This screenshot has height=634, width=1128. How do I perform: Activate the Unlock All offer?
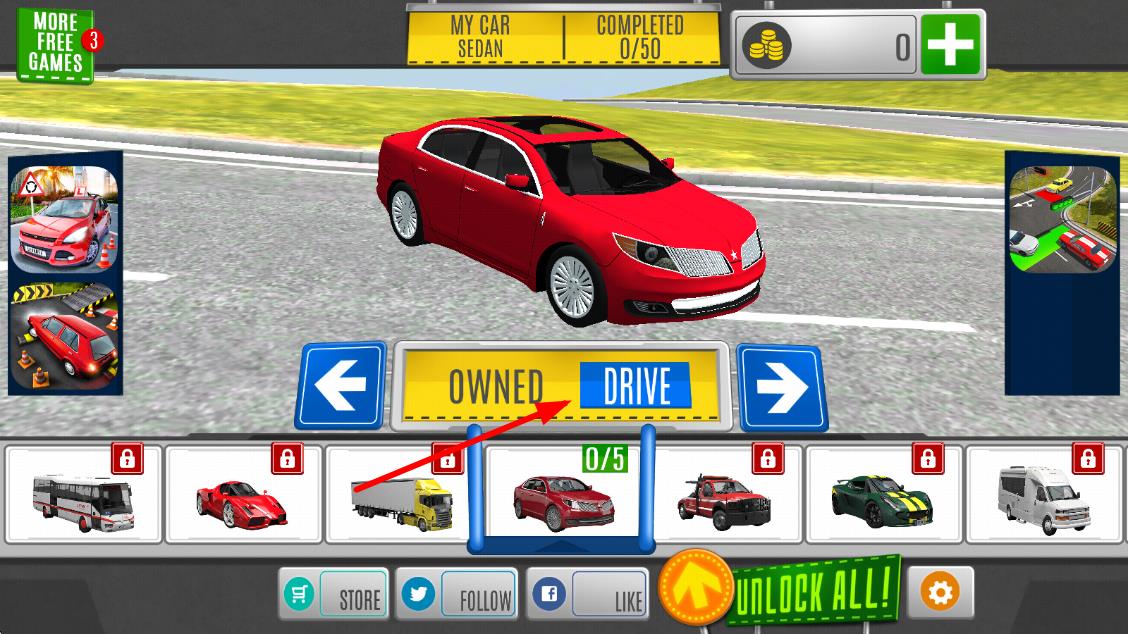[812, 592]
